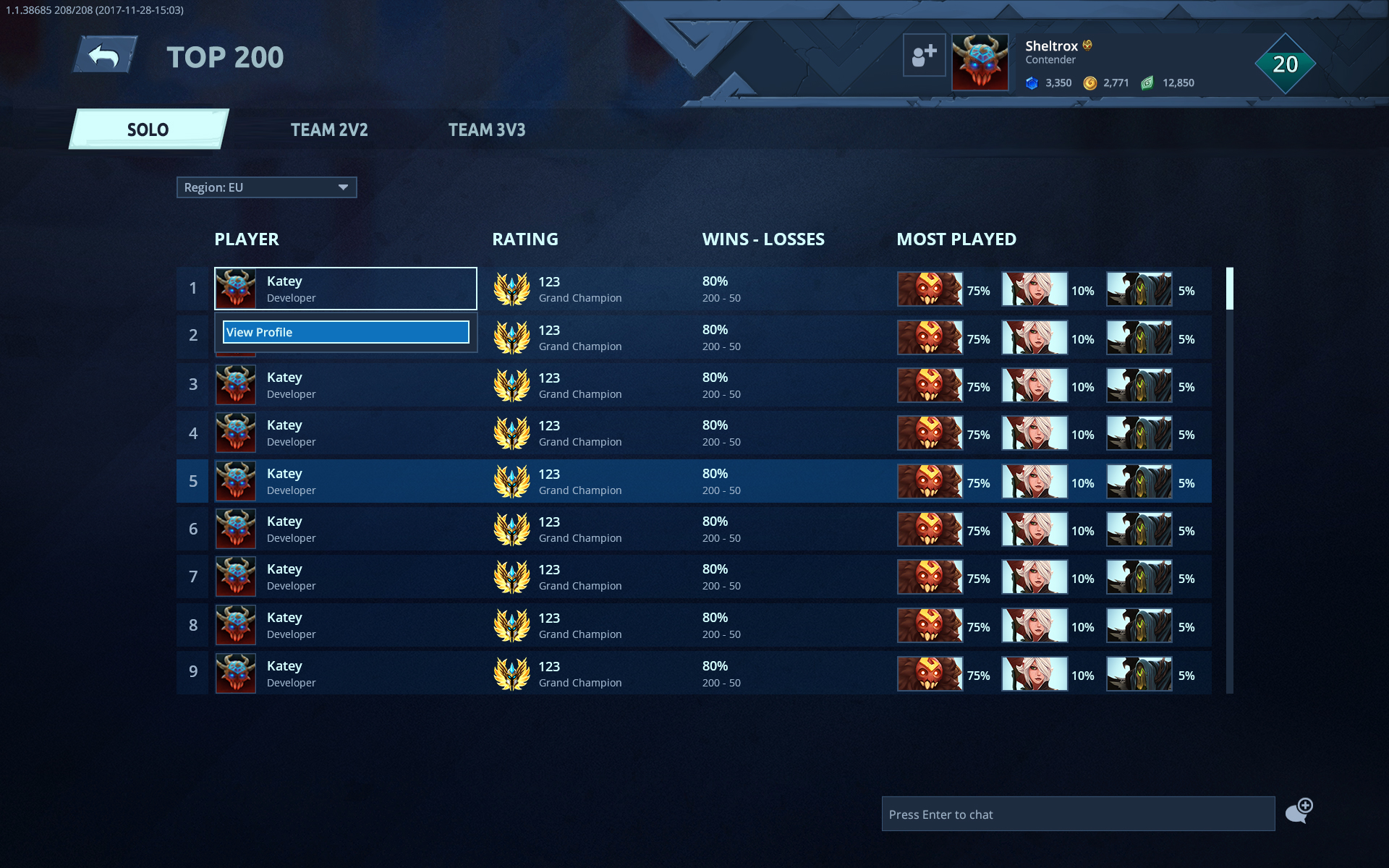Click the blue crystal currency icon

[x=1033, y=82]
